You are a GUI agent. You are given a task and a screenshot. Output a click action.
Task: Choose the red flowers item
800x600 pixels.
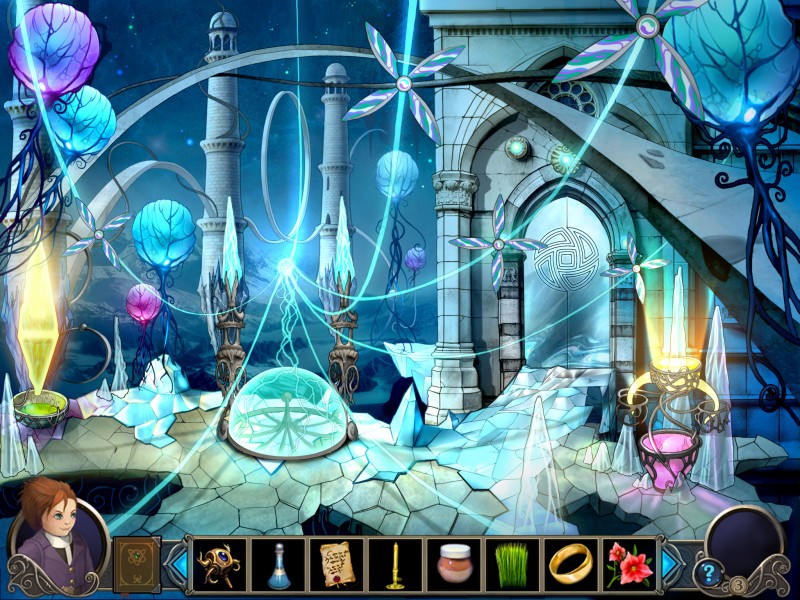tap(628, 564)
